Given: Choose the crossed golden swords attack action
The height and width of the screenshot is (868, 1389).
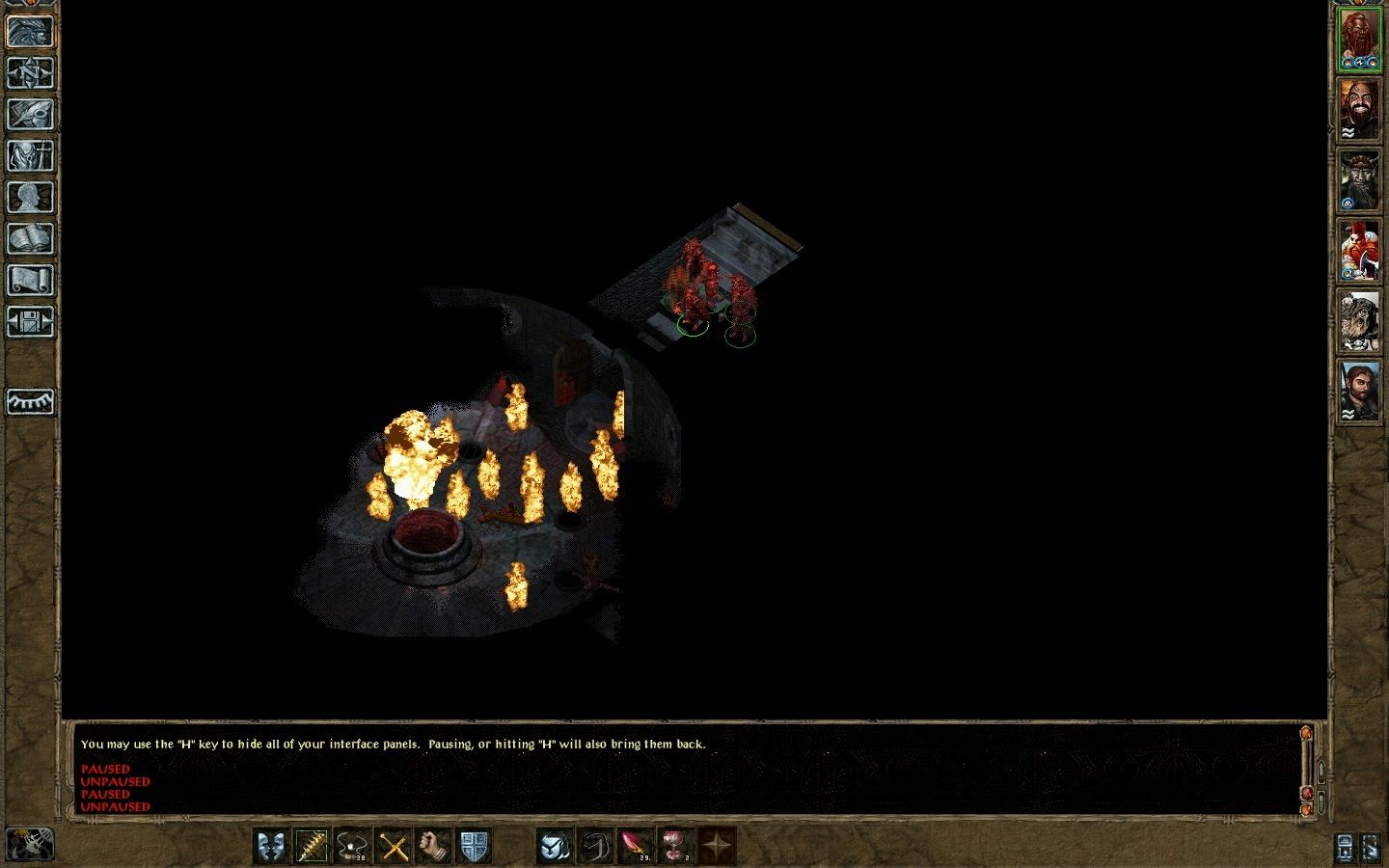Looking at the screenshot, I should [393, 847].
